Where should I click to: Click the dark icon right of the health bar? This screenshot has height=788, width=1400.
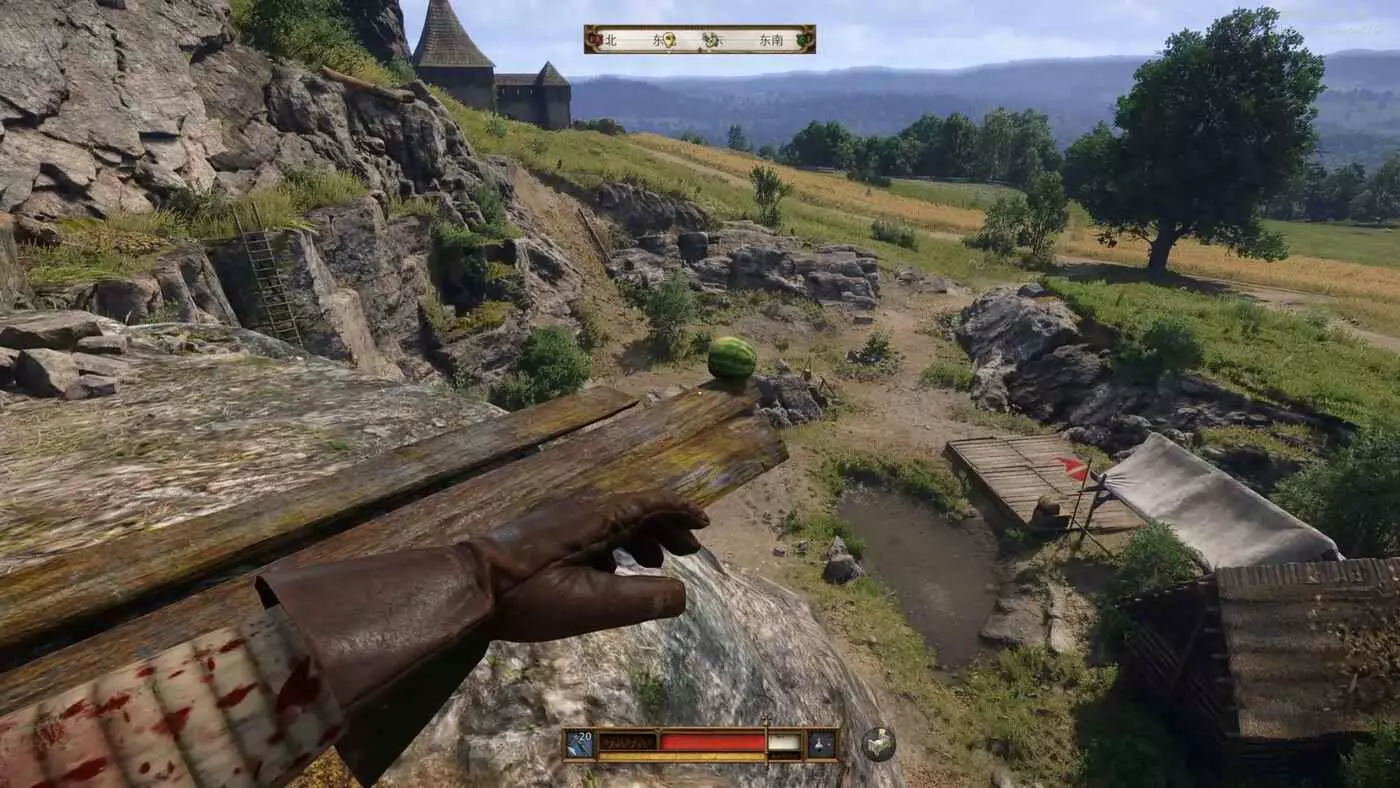click(822, 744)
